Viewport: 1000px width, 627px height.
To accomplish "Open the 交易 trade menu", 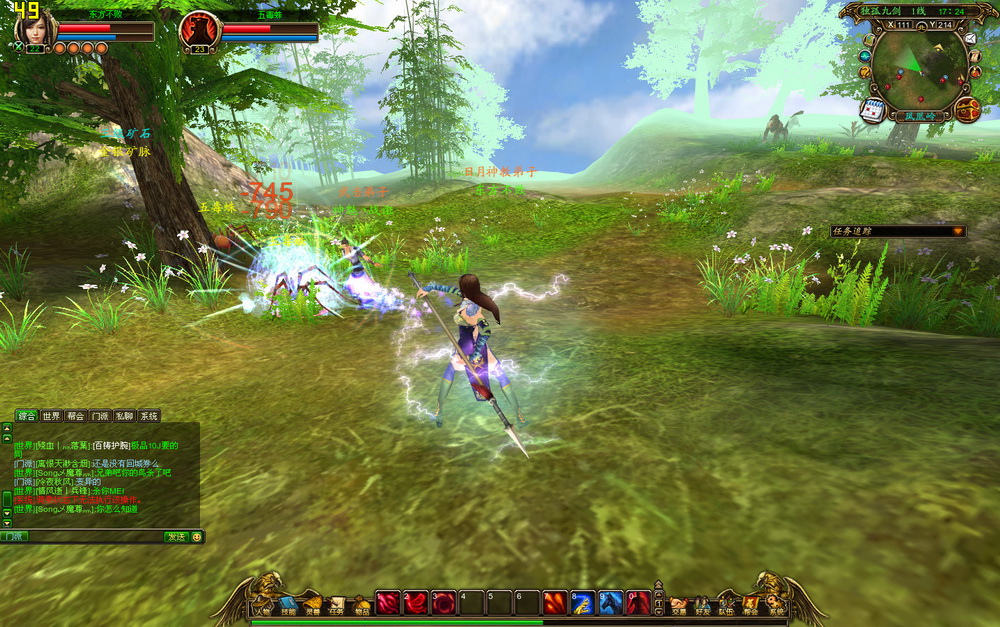I will [x=679, y=605].
